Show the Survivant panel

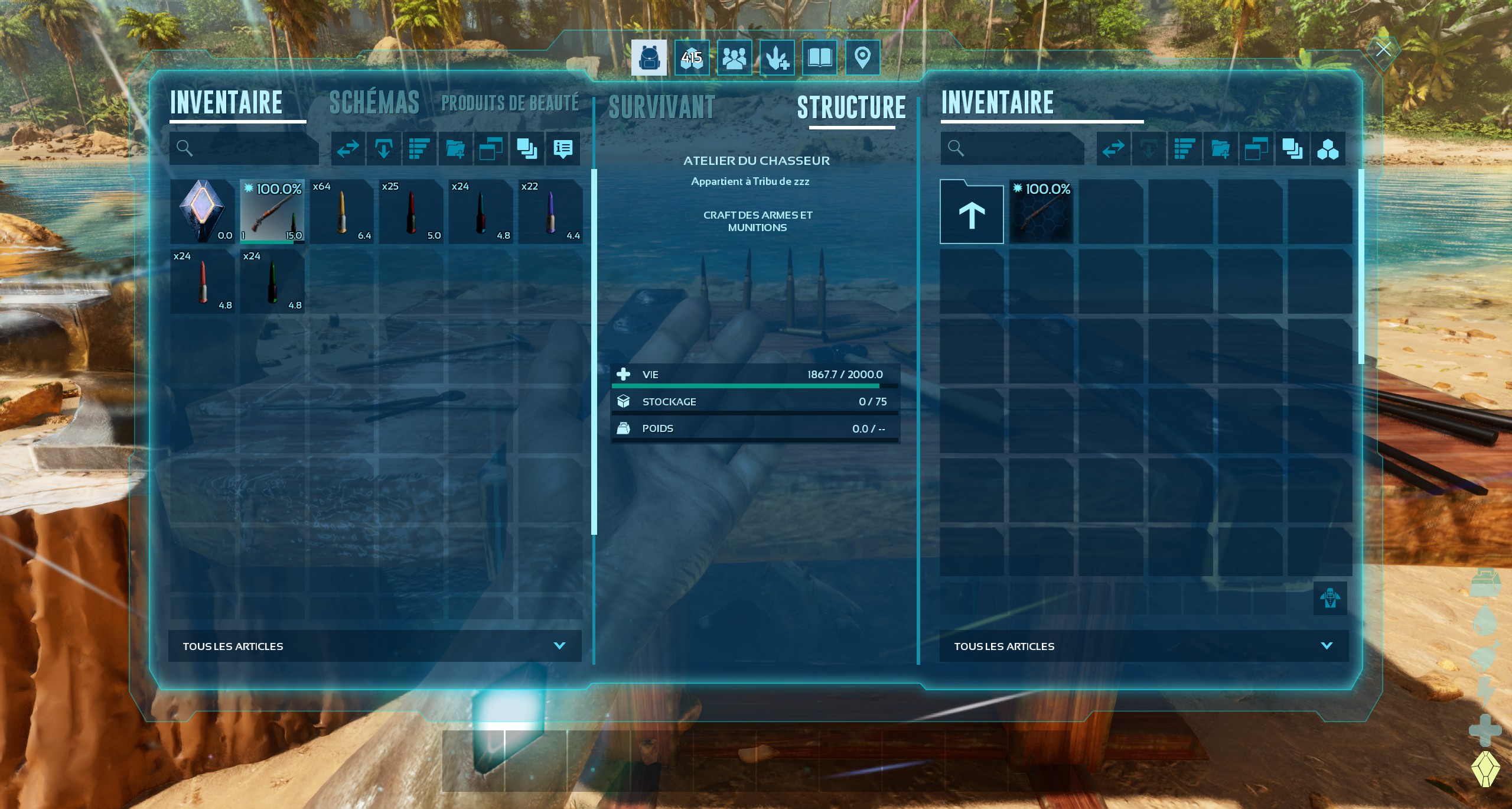point(661,108)
